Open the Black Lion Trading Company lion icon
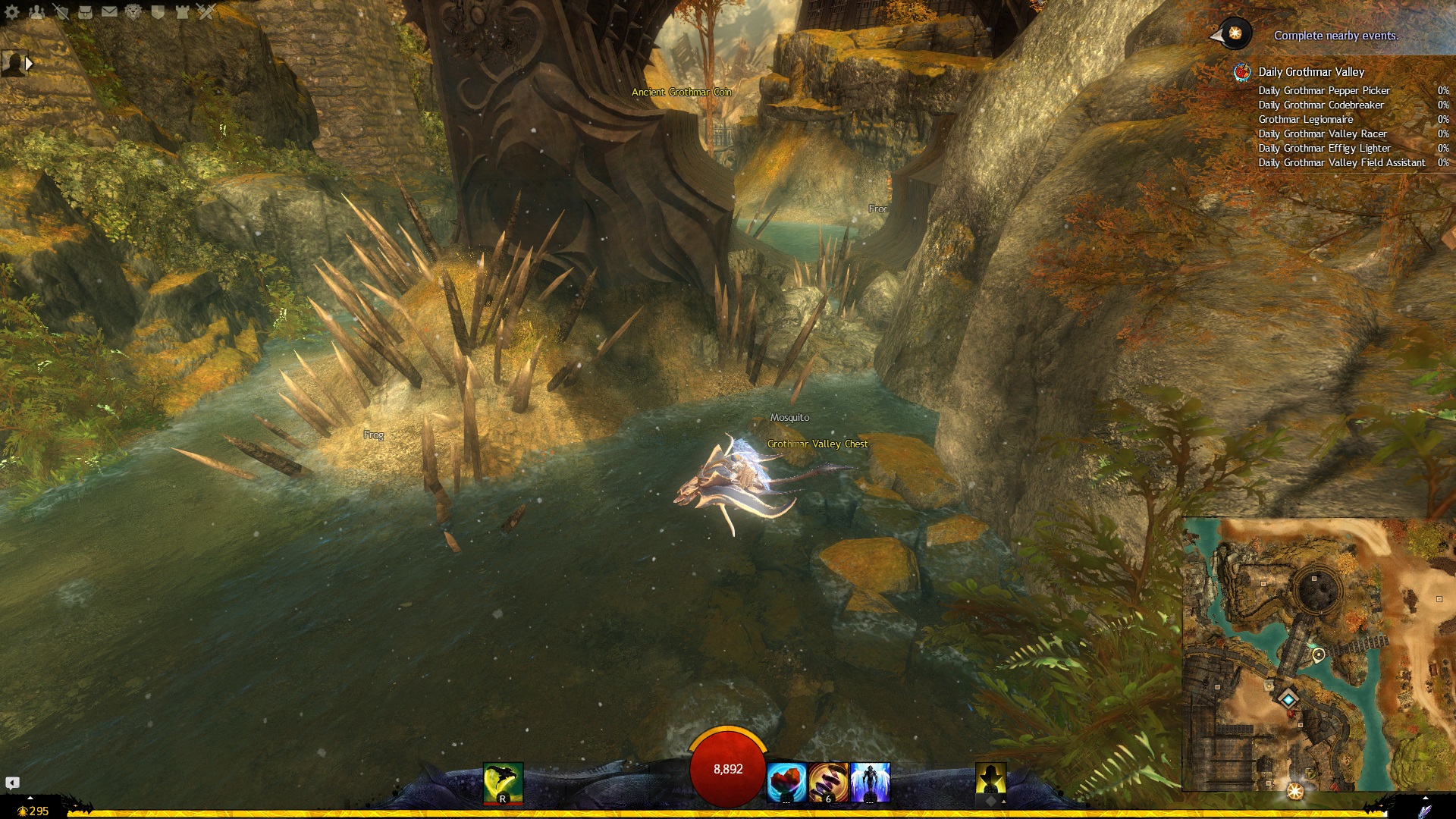Viewport: 1456px width, 819px height. point(133,11)
